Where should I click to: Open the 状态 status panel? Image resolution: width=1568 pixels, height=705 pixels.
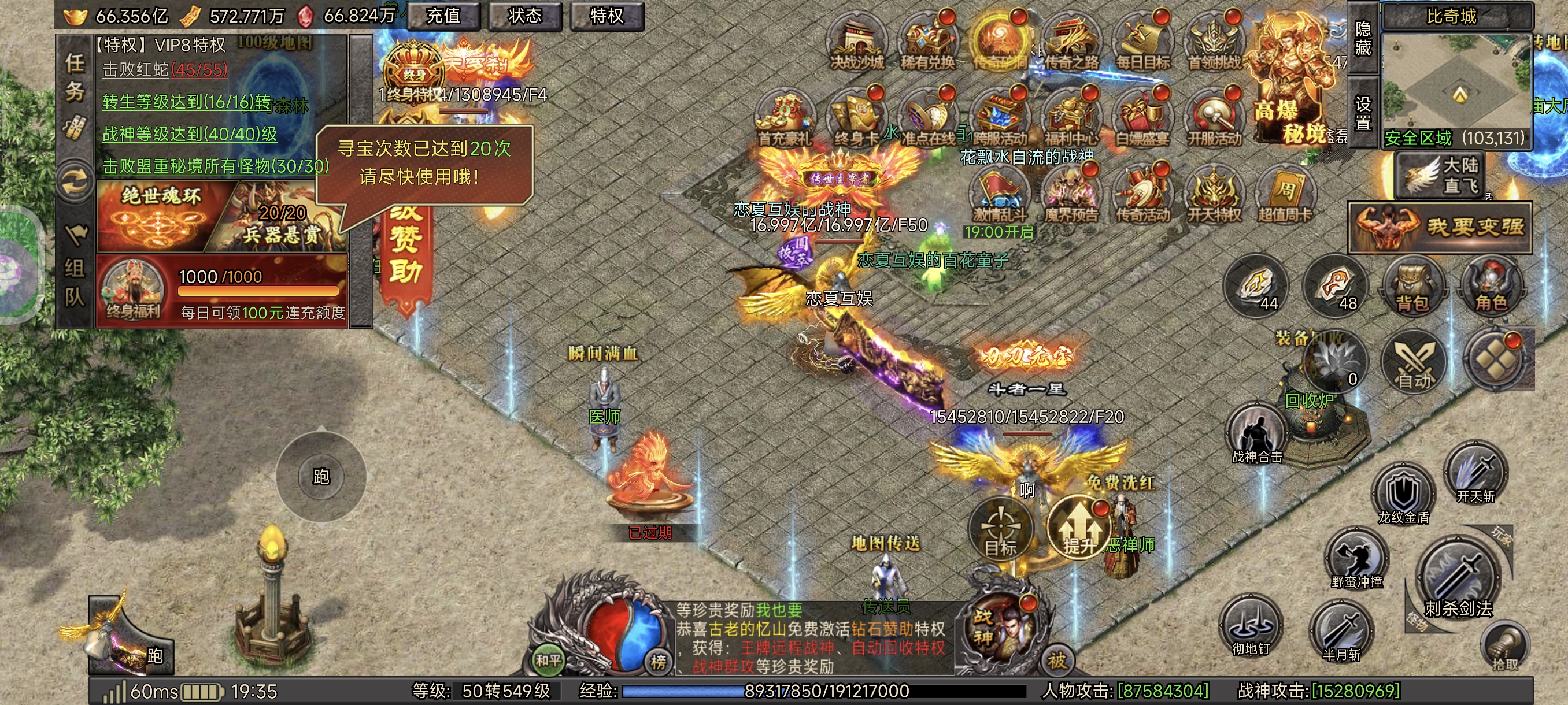(525, 16)
